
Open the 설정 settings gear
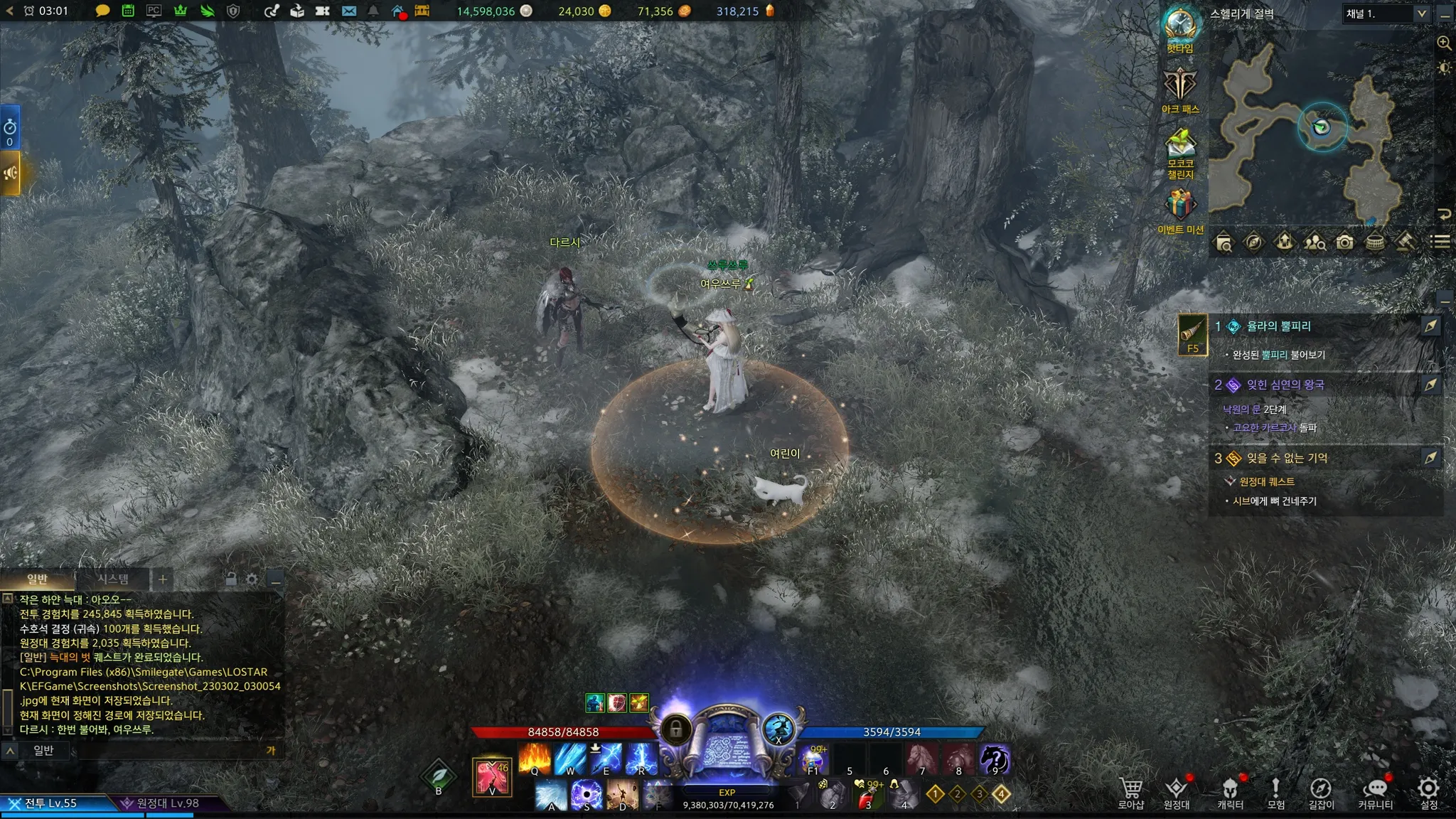tap(1428, 791)
